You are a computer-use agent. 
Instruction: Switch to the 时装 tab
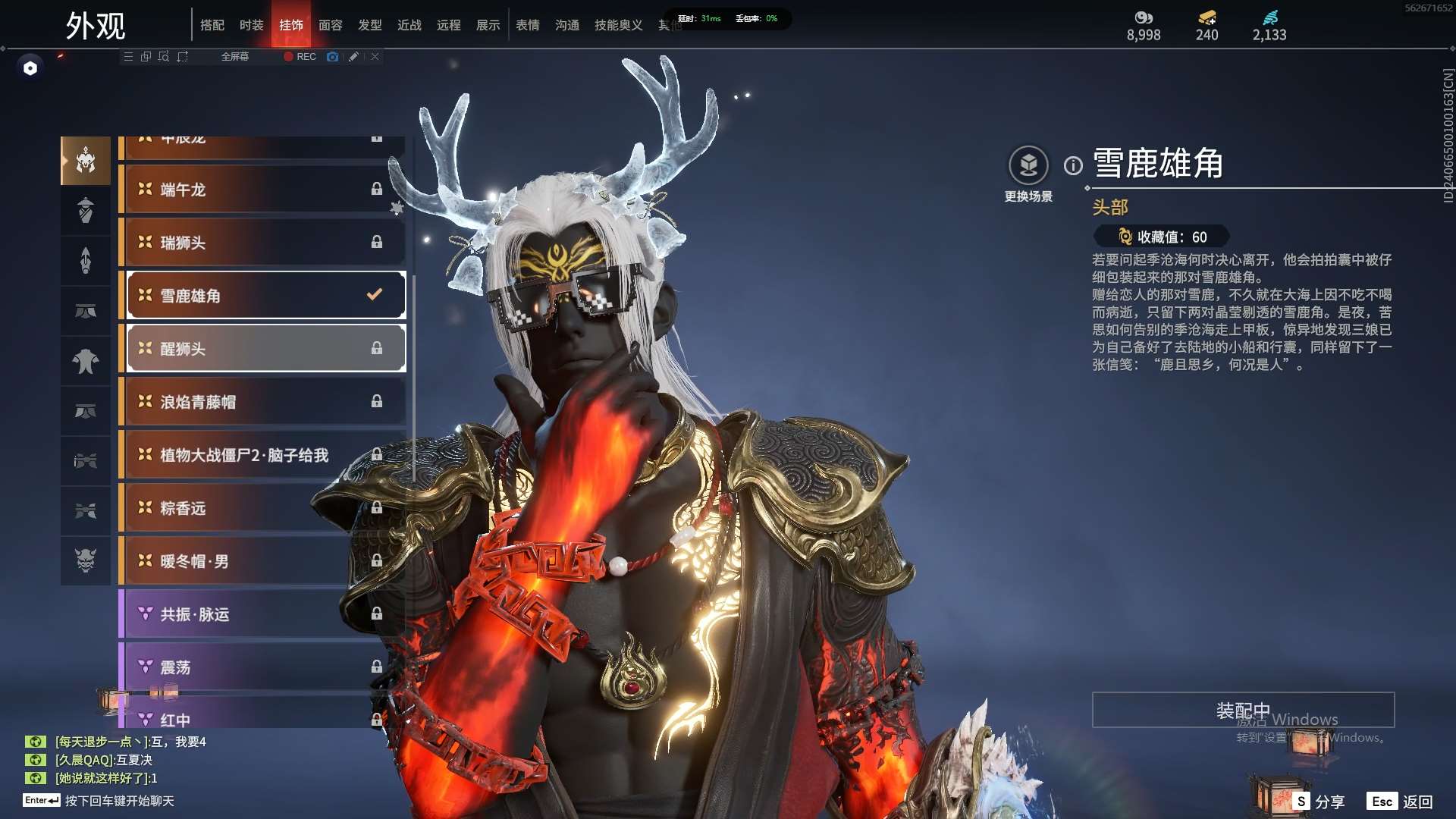[x=251, y=25]
